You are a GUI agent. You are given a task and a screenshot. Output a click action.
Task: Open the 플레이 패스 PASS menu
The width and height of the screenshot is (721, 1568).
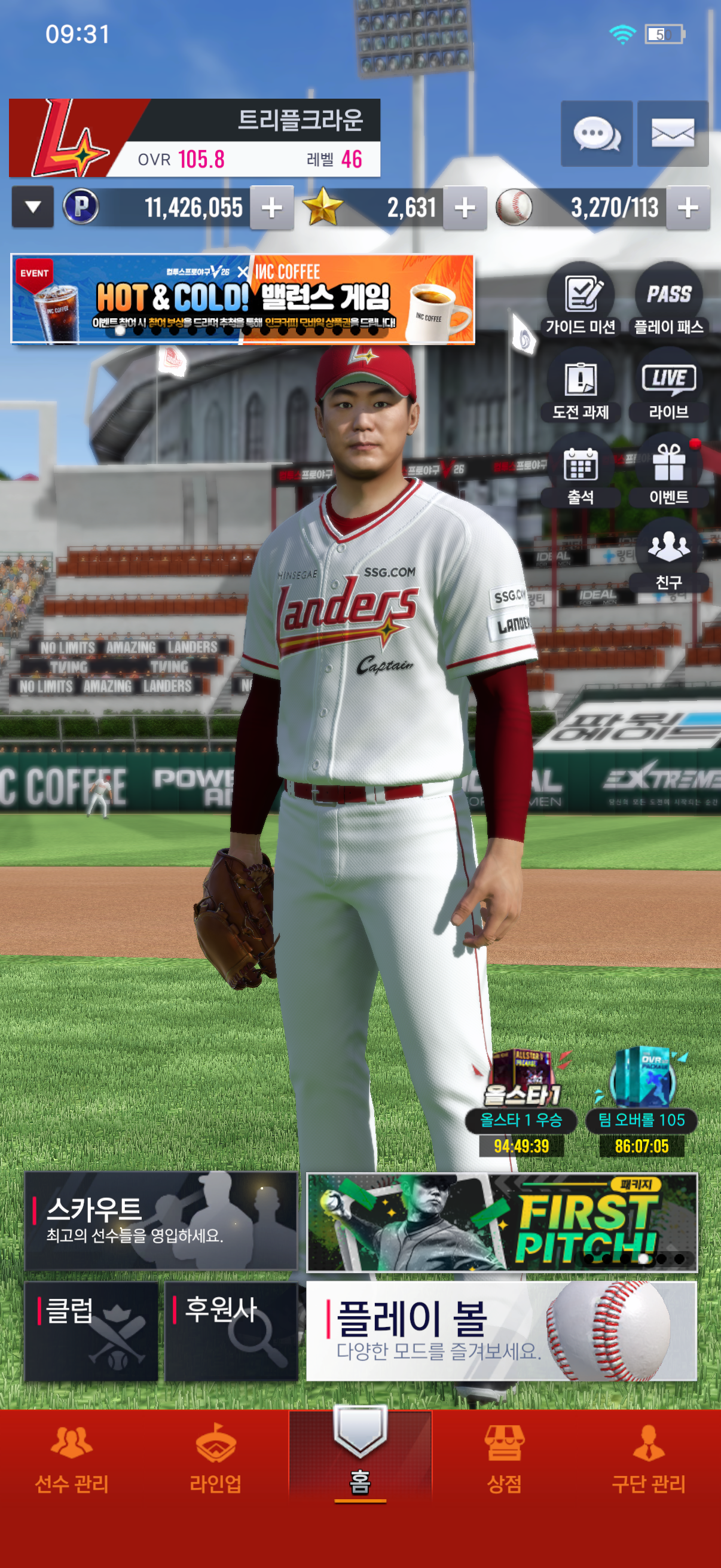tap(668, 300)
